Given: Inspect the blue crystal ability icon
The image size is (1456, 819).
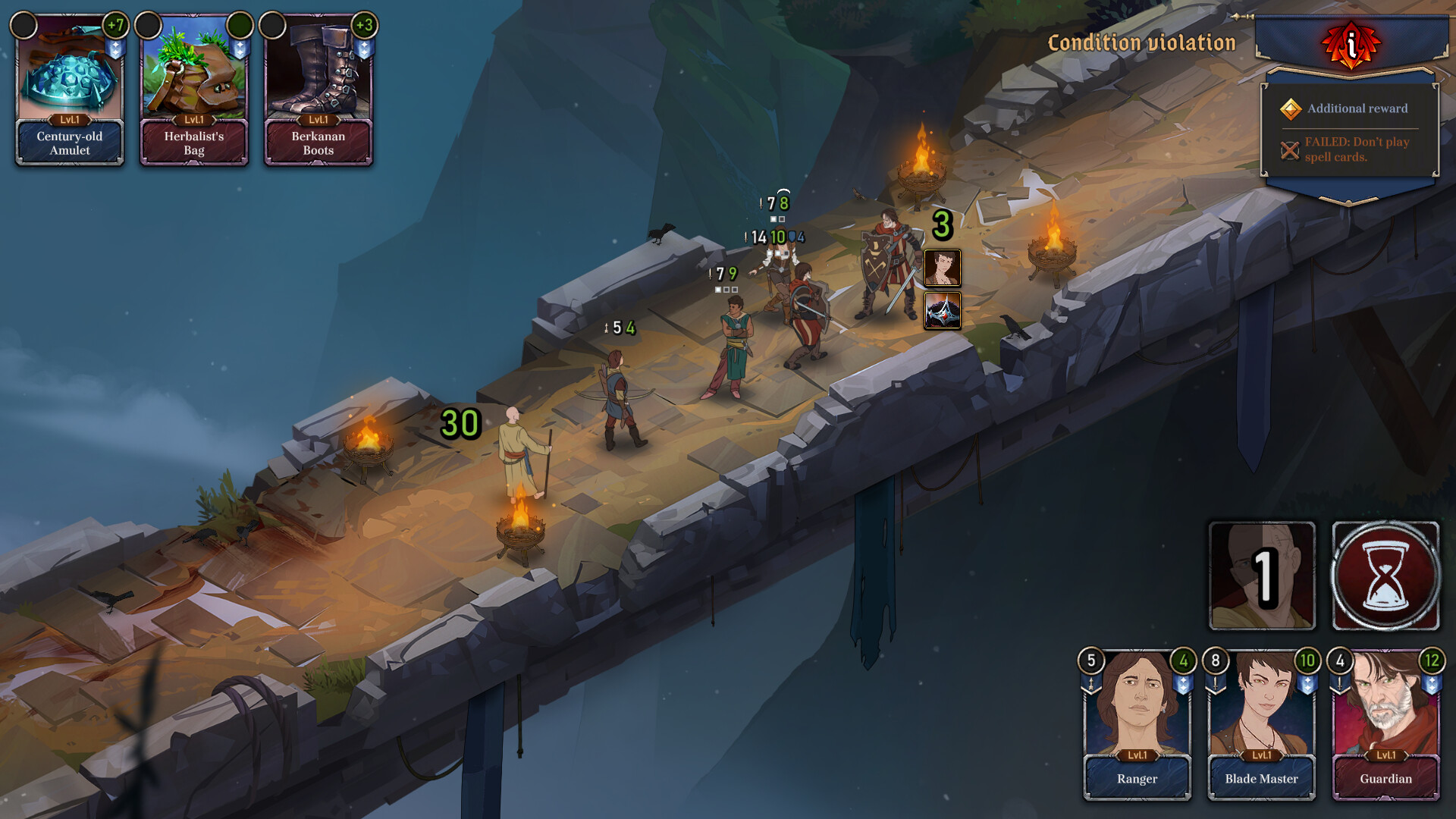Looking at the screenshot, I should click(943, 311).
